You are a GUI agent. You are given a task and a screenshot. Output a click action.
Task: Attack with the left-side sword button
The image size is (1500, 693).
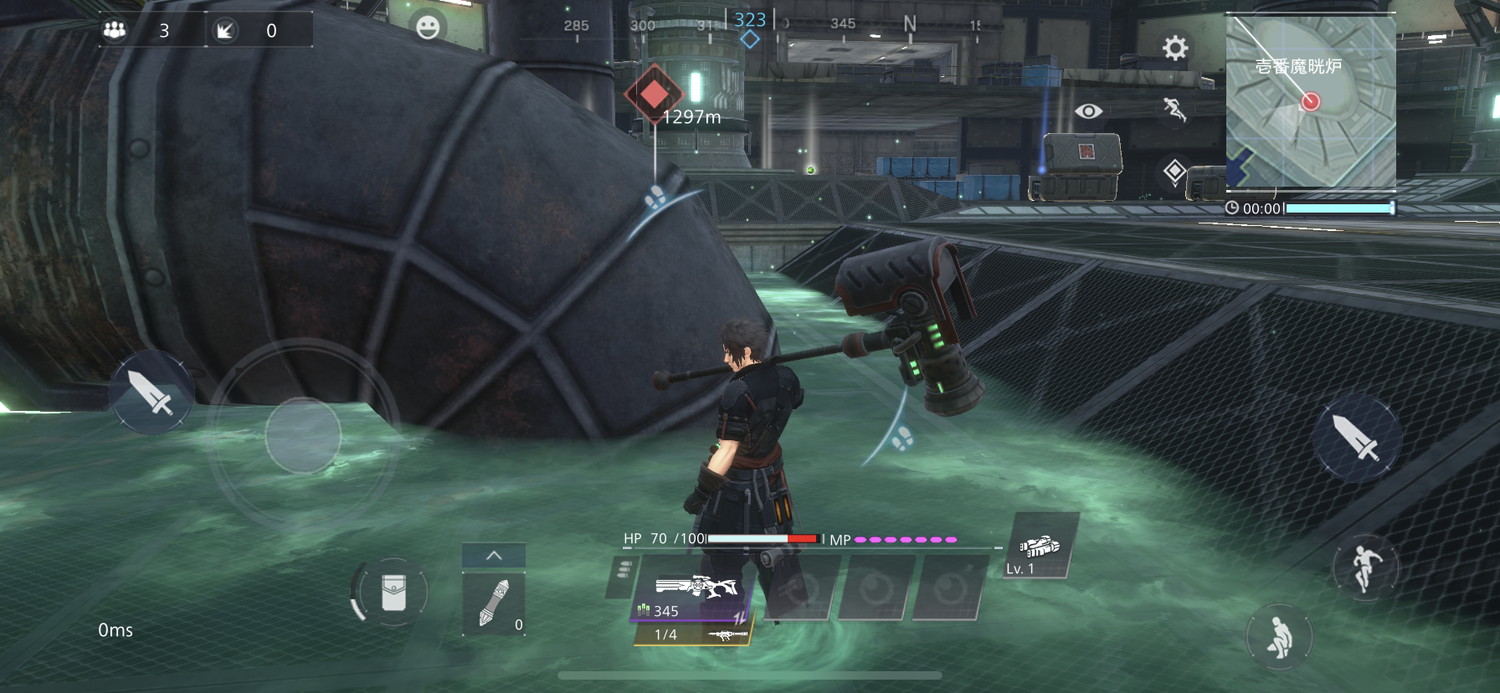(x=155, y=393)
